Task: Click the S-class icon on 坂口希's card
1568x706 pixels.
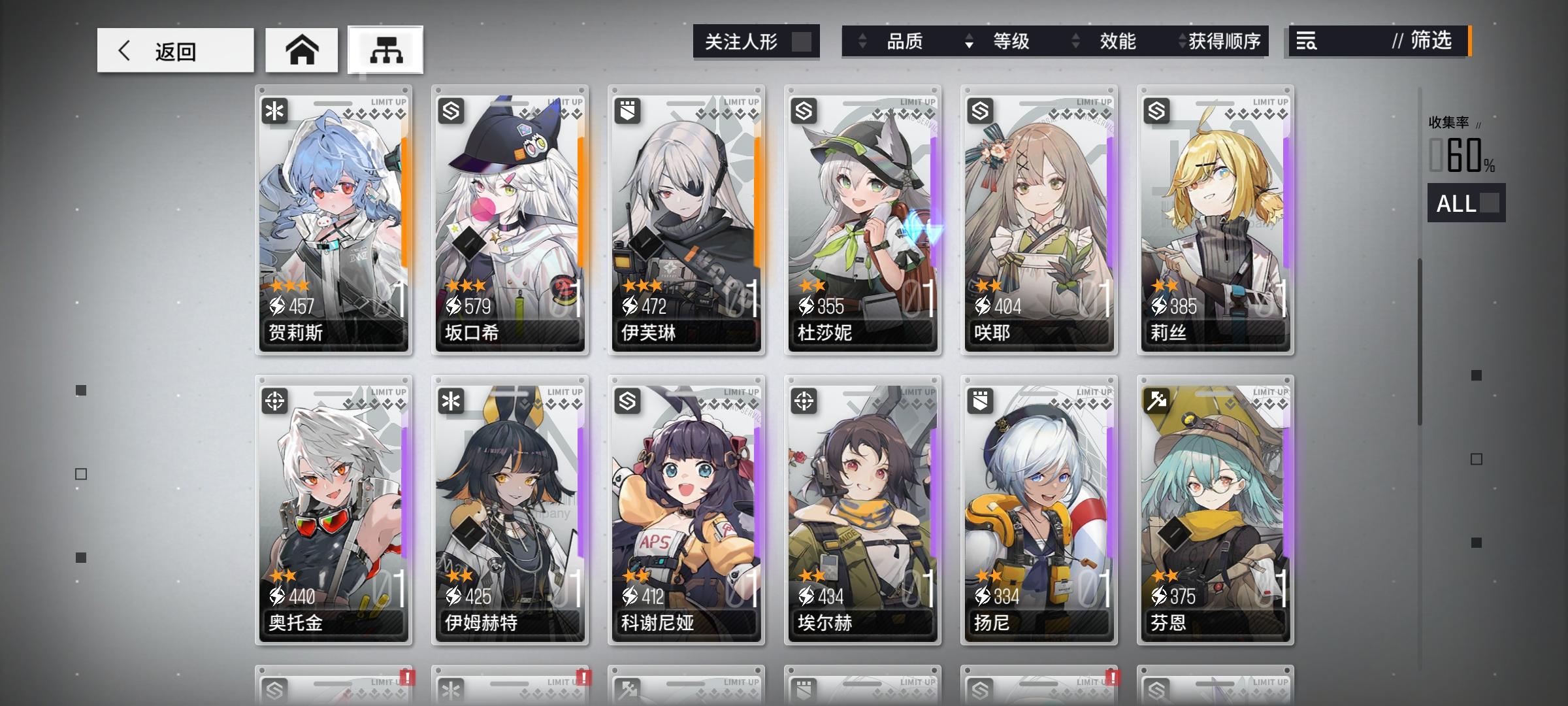Action: 451,110
